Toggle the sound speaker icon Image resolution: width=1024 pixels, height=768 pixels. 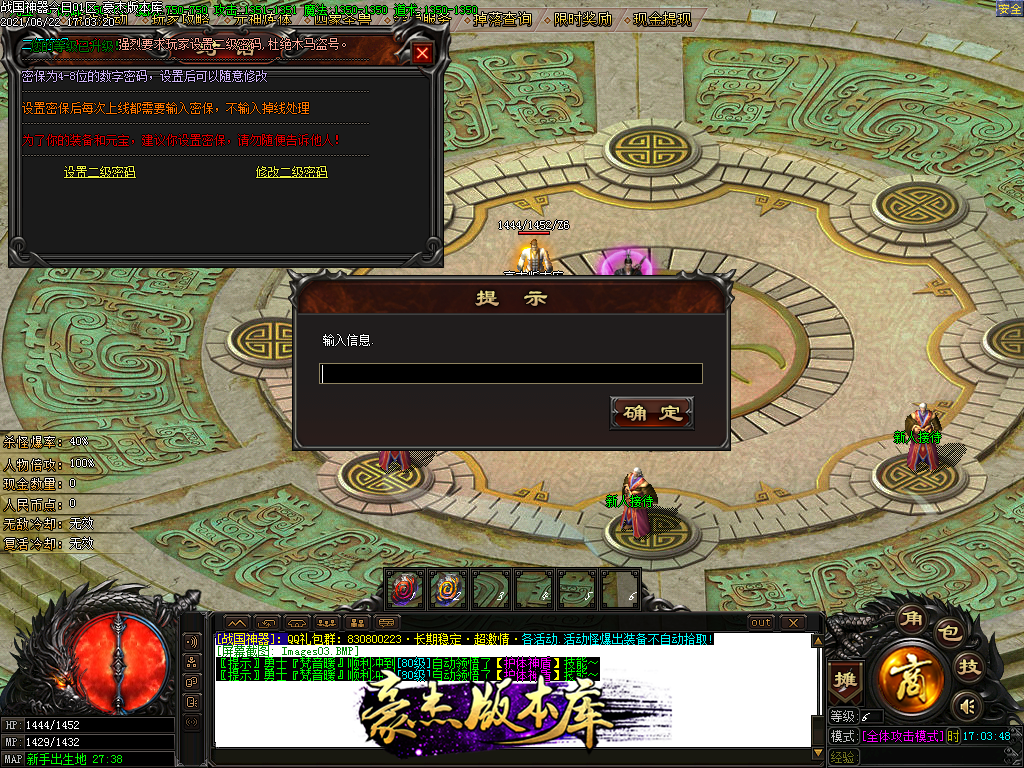965,707
